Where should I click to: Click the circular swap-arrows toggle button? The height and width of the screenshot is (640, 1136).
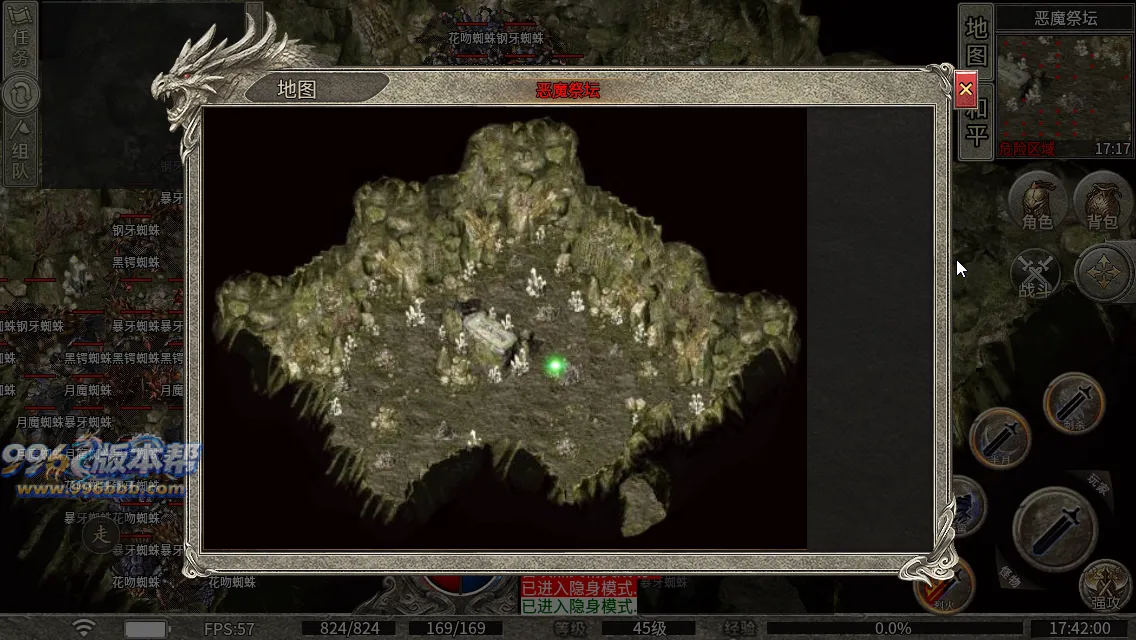[x=20, y=95]
